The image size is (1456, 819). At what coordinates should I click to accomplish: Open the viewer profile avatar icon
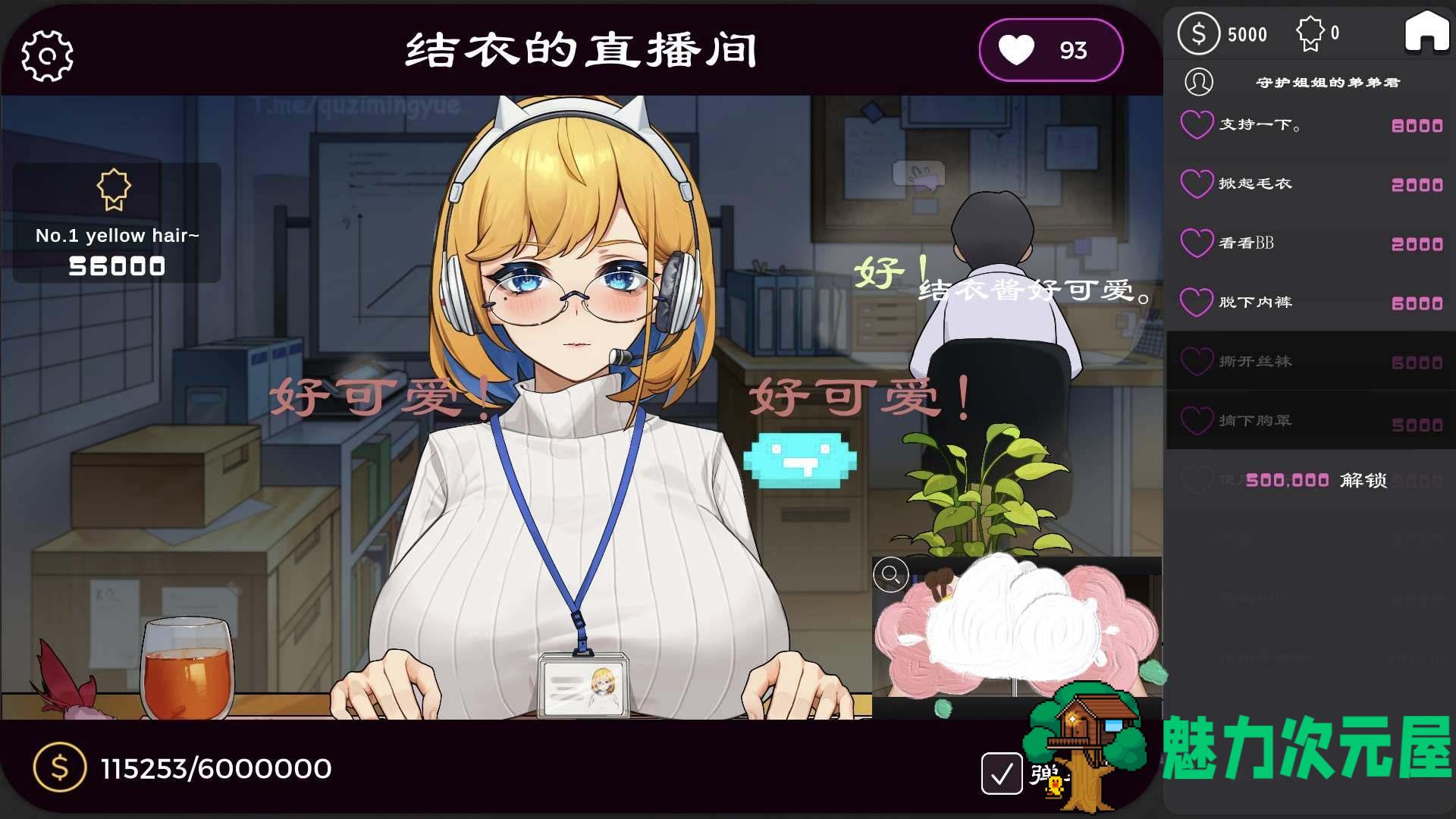[1200, 82]
